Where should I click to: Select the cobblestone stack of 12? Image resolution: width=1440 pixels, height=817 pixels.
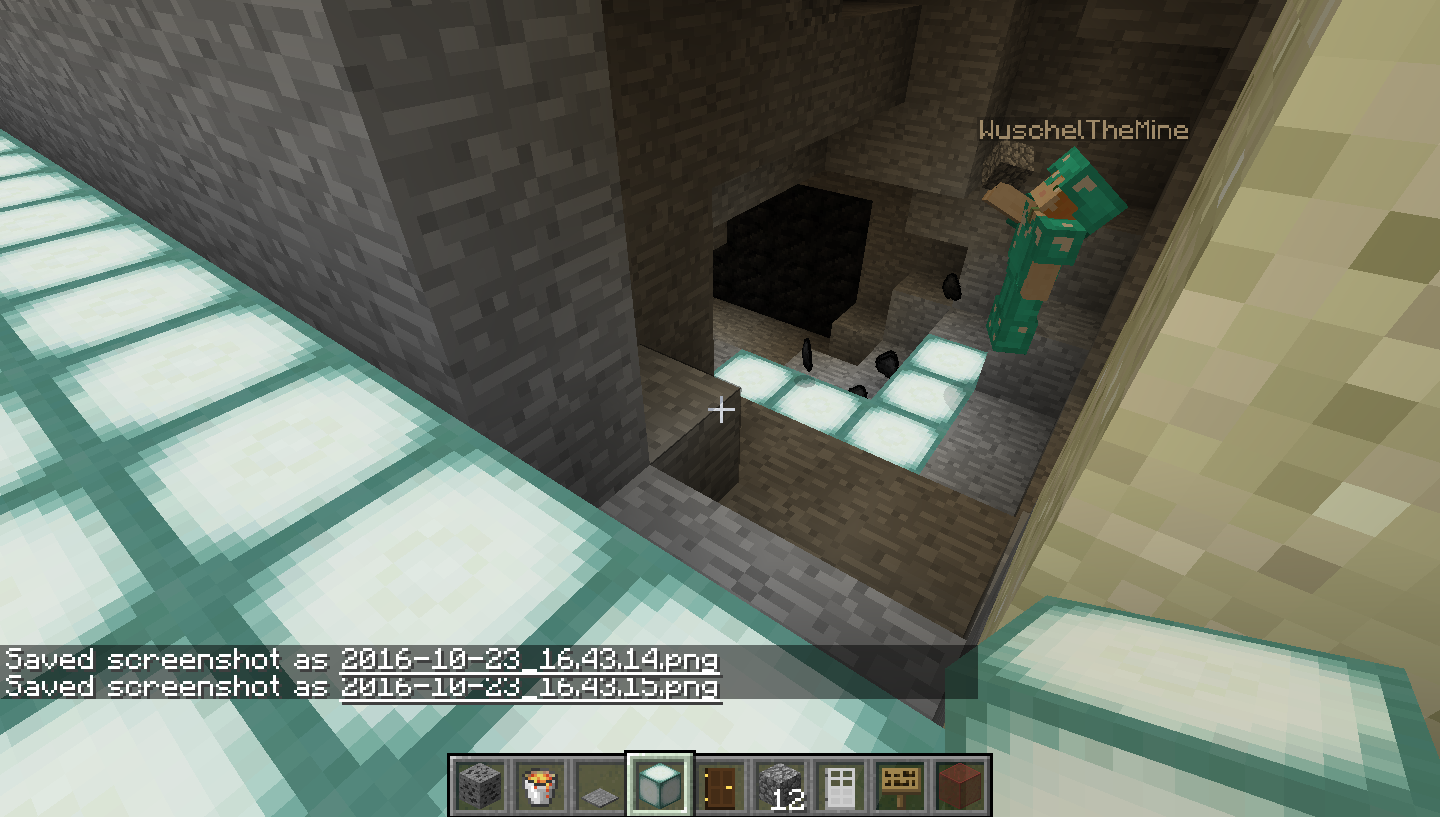(x=779, y=785)
